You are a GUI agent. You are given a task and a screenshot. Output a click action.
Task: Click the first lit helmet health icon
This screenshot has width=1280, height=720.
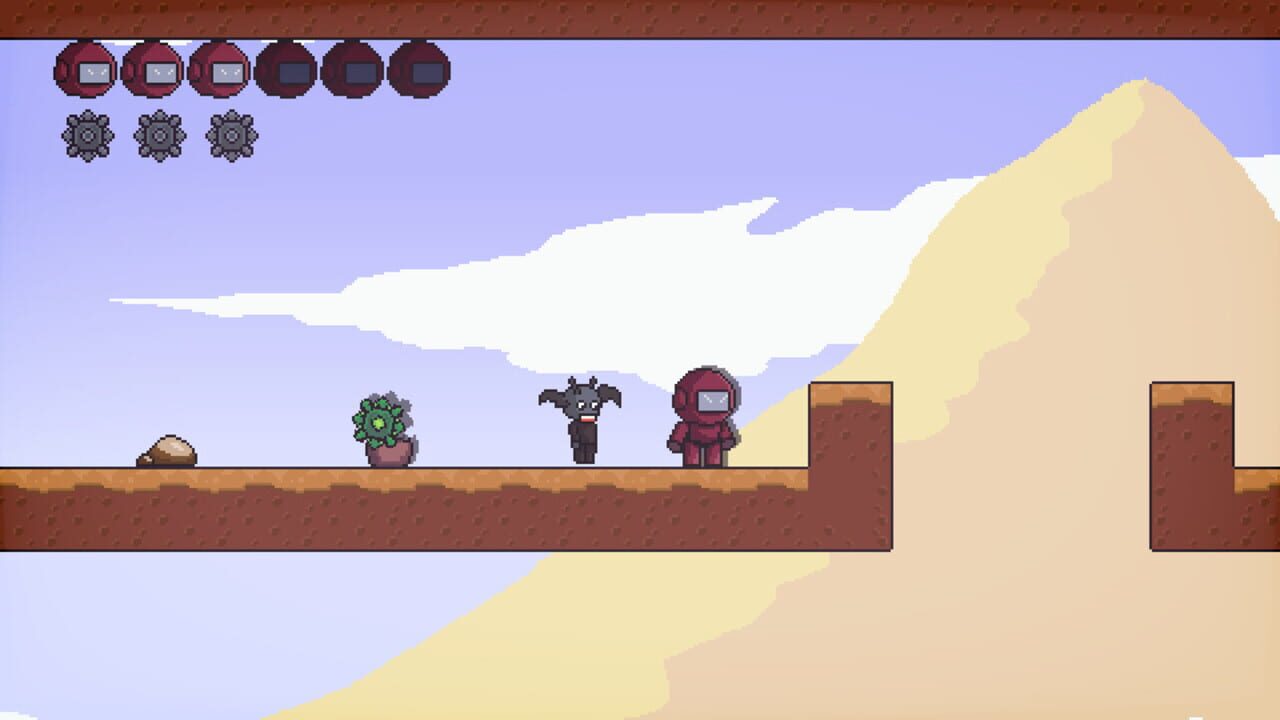88,70
